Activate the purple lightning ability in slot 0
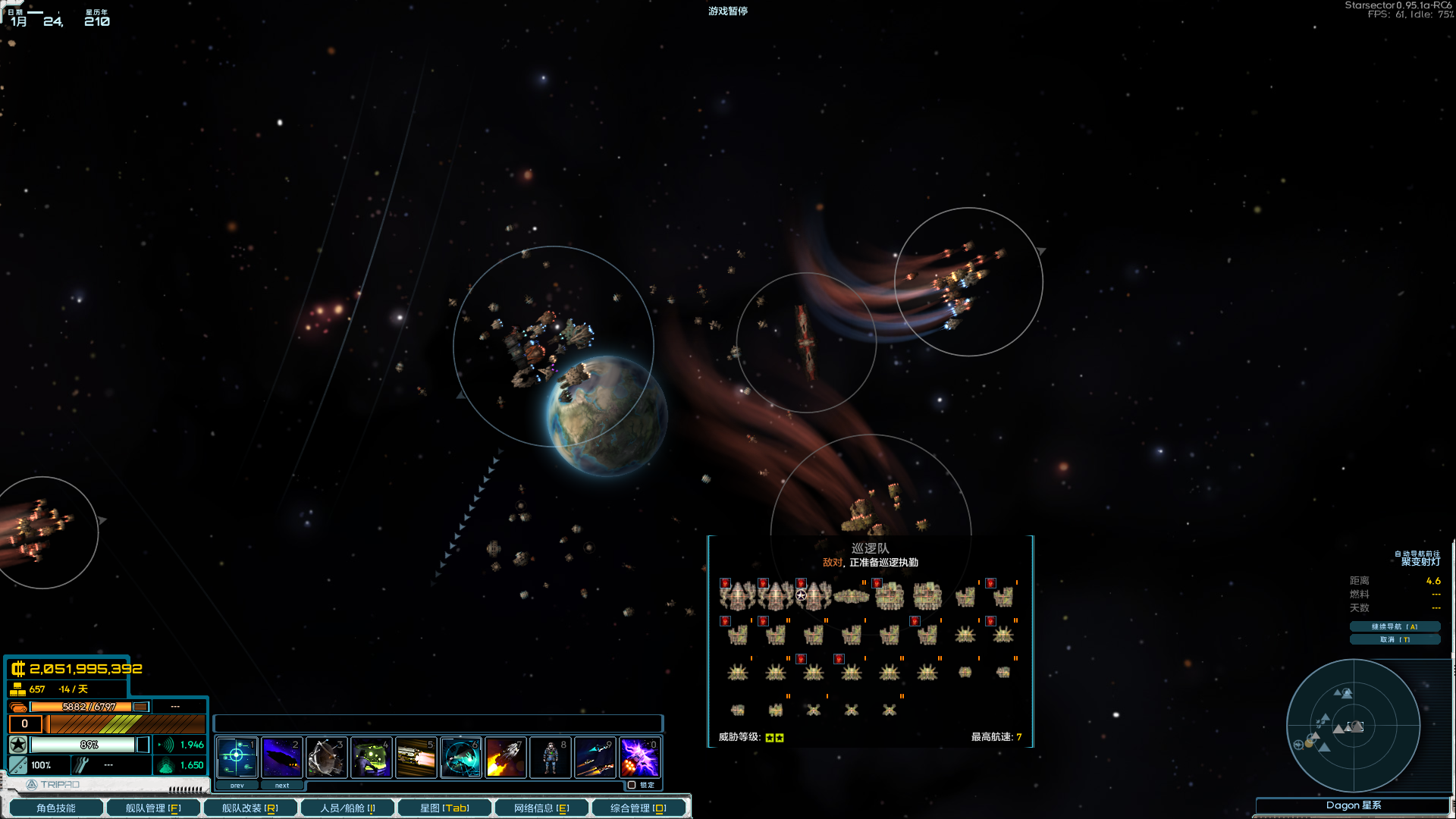Viewport: 1456px width, 819px height. (640, 757)
